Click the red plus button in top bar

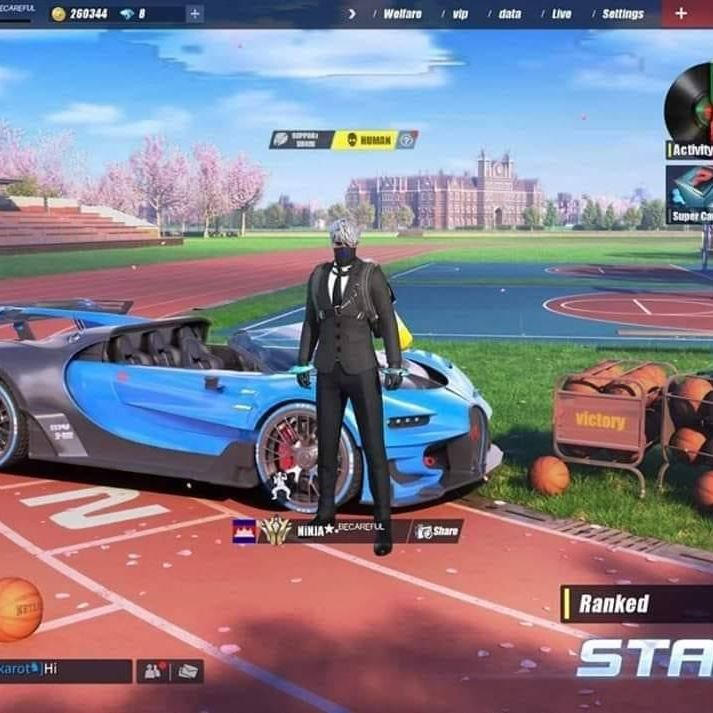pos(682,13)
